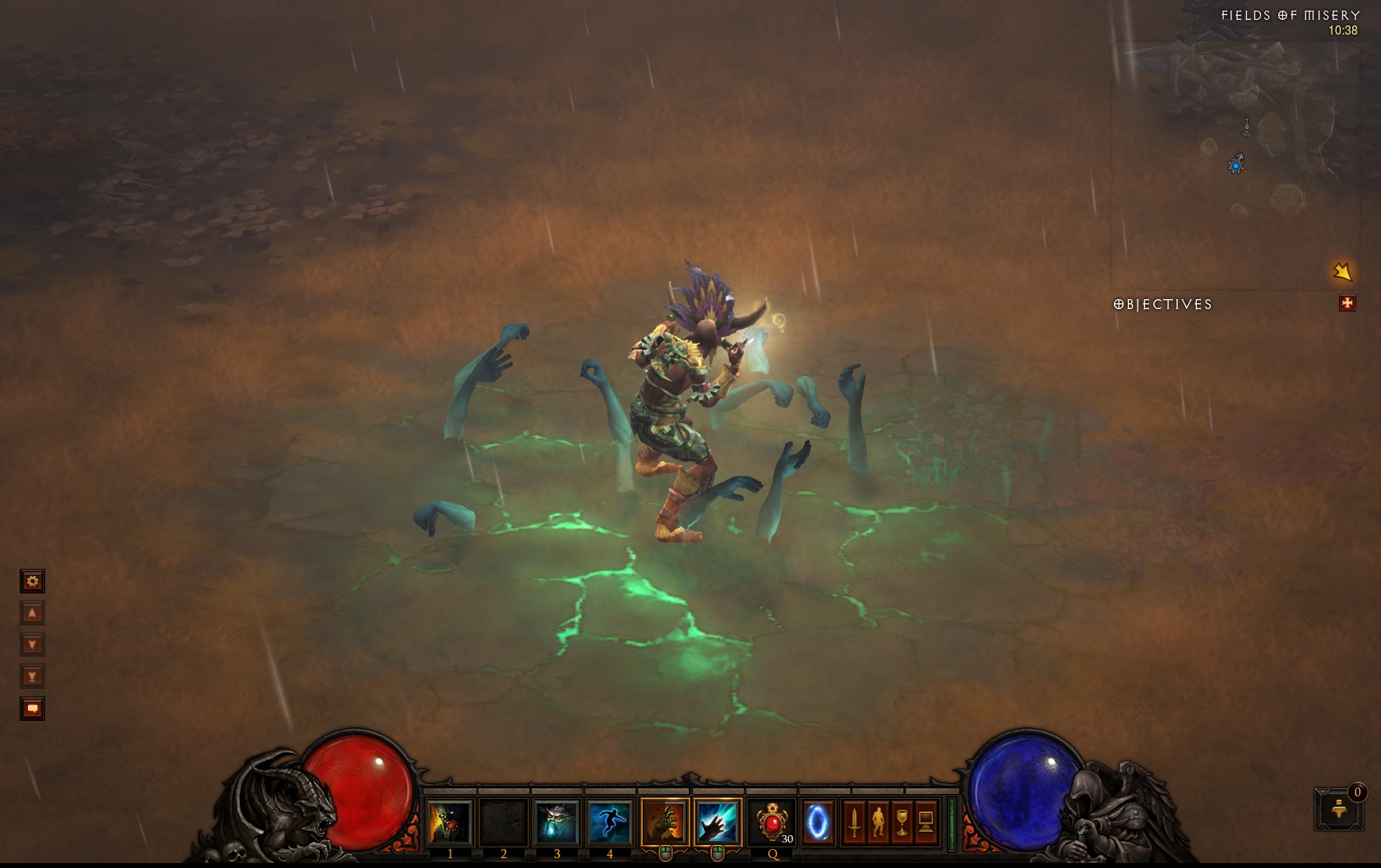Show the goblet achievements button

[902, 822]
